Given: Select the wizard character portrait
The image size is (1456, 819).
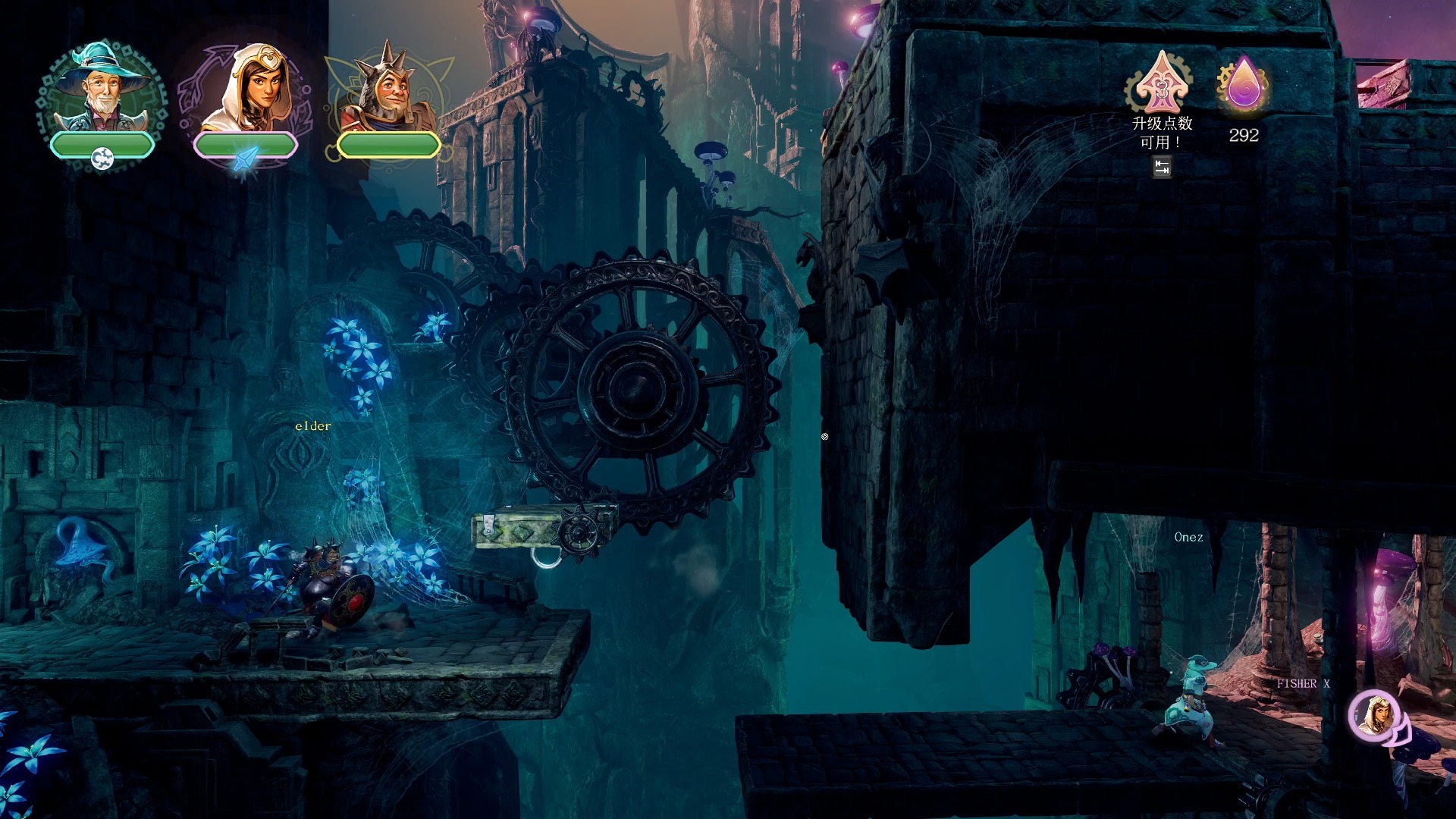Looking at the screenshot, I should click(102, 91).
